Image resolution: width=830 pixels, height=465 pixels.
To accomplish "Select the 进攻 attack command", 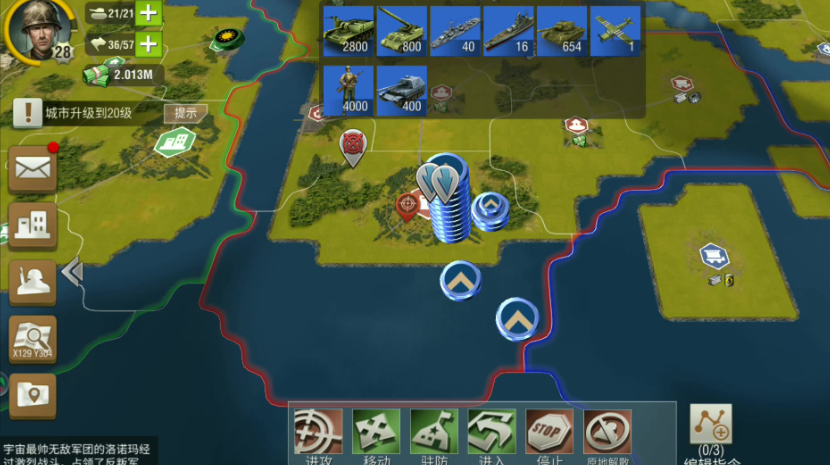I will [x=319, y=433].
